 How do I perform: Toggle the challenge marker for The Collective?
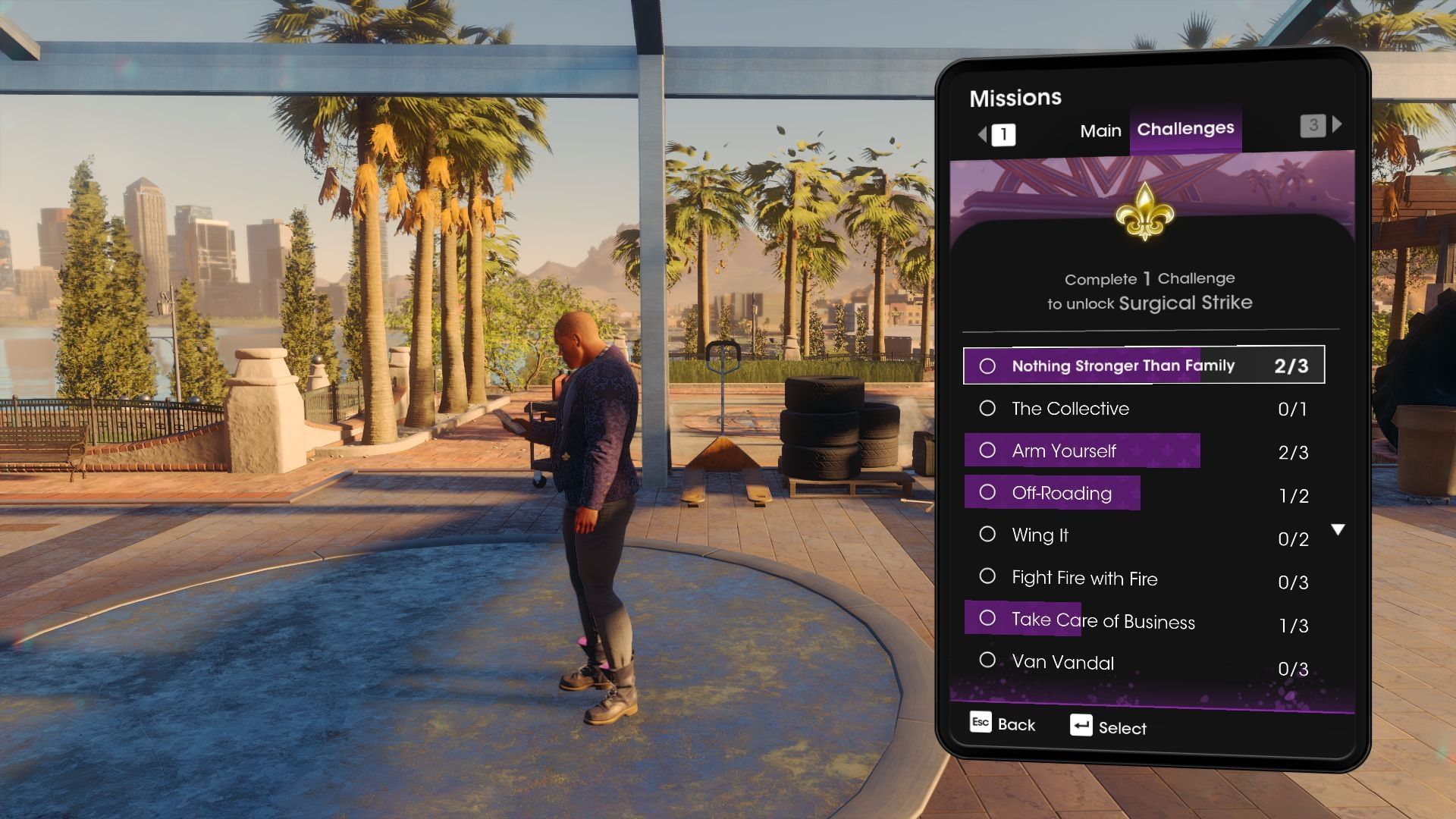pos(988,407)
